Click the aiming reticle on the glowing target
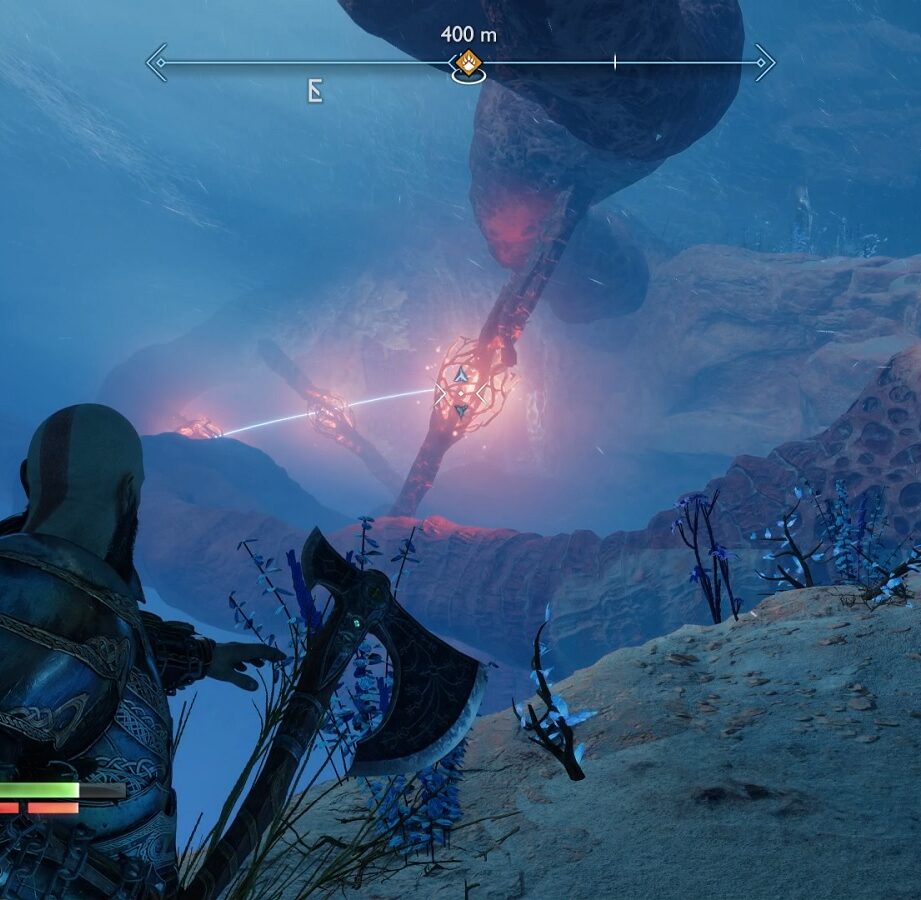Image resolution: width=921 pixels, height=900 pixels. (x=460, y=393)
